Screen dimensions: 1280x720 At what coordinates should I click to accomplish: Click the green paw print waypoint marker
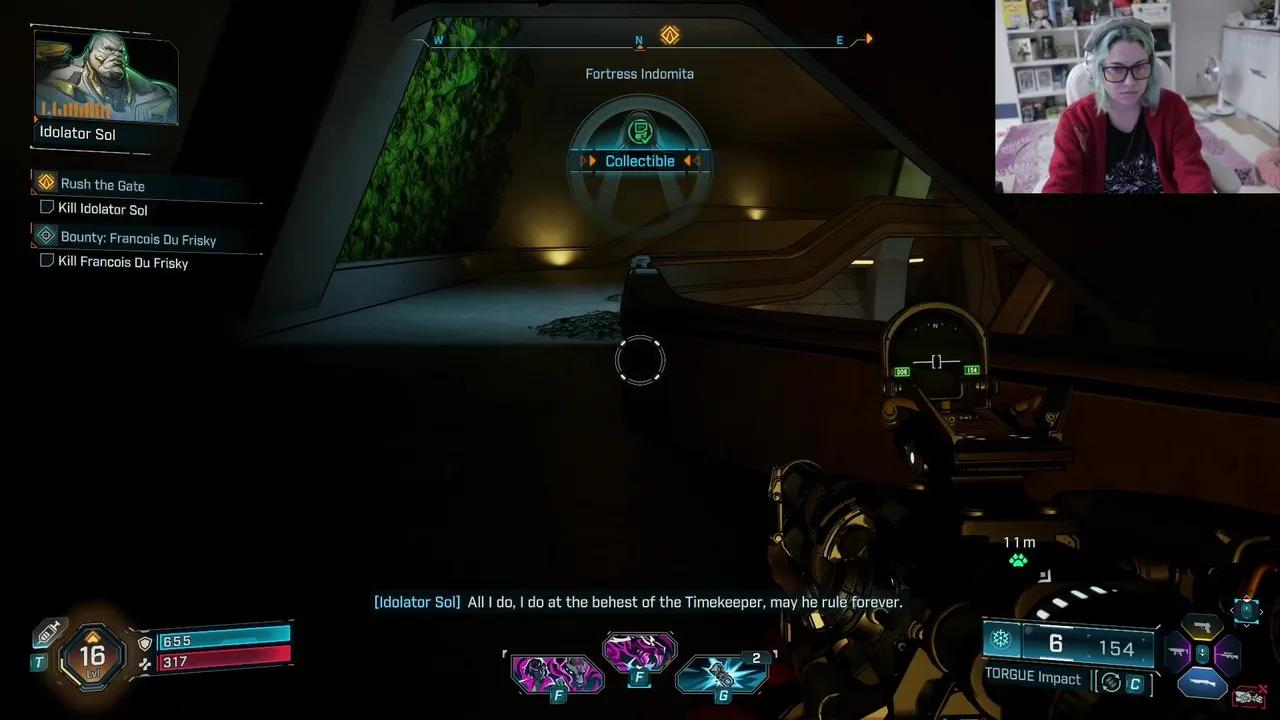point(1018,560)
